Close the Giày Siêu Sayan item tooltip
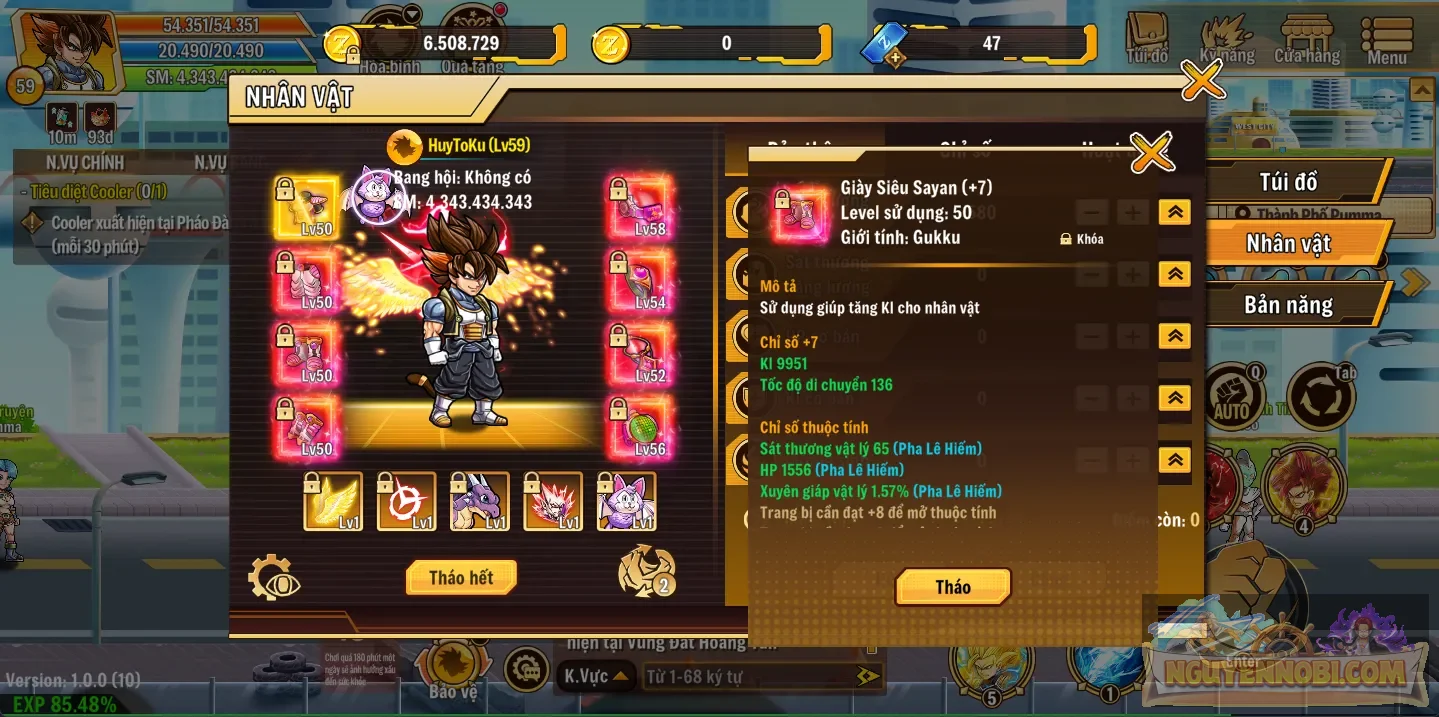This screenshot has width=1439, height=717. pos(1151,154)
